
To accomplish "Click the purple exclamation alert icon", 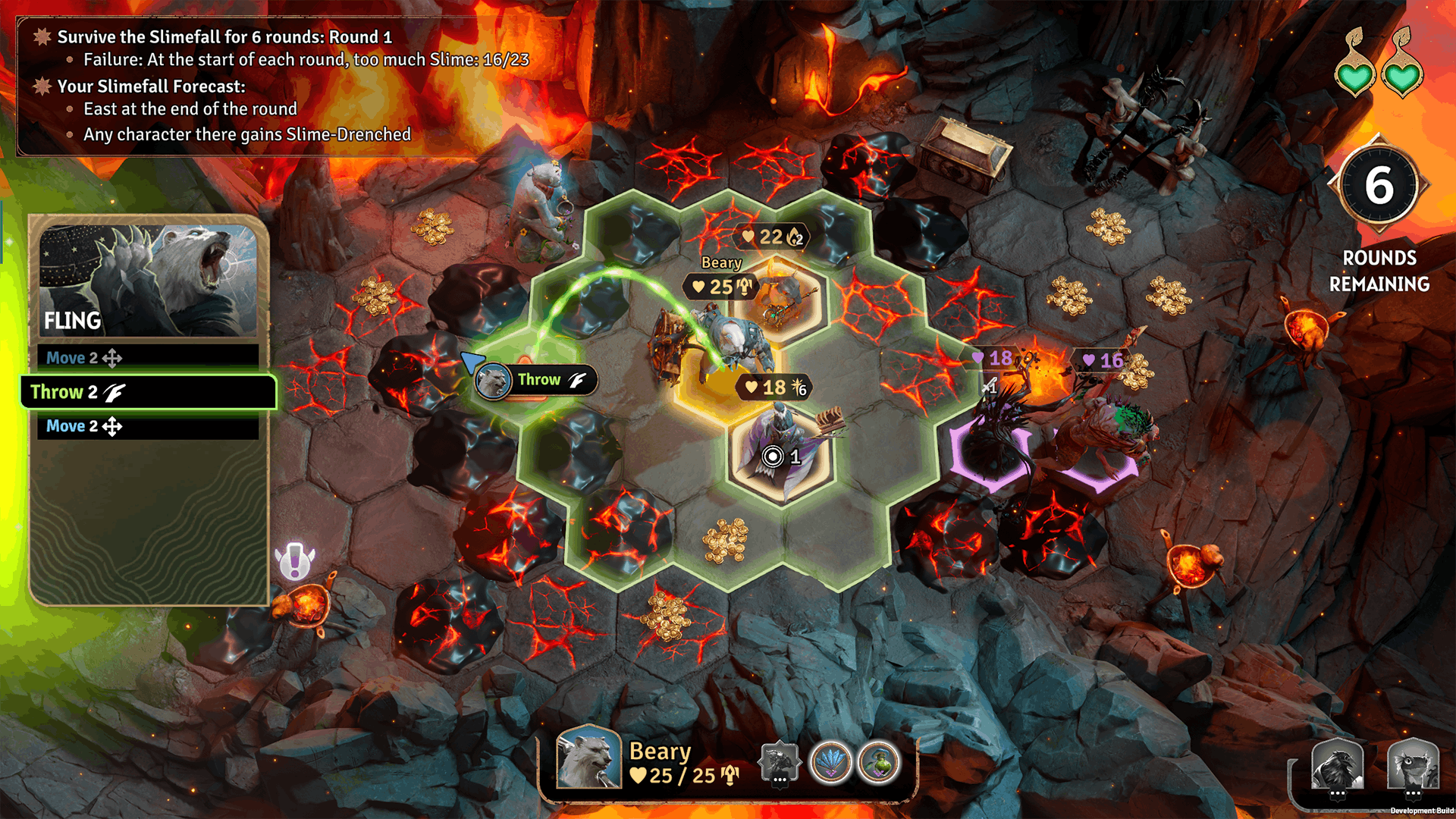I will click(x=294, y=562).
